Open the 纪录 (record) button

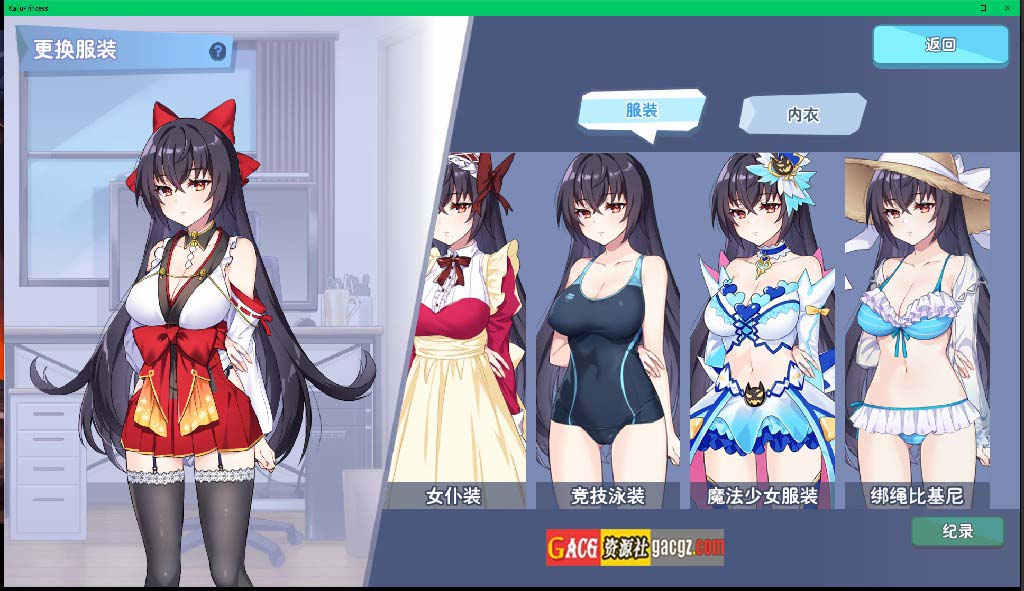click(957, 531)
